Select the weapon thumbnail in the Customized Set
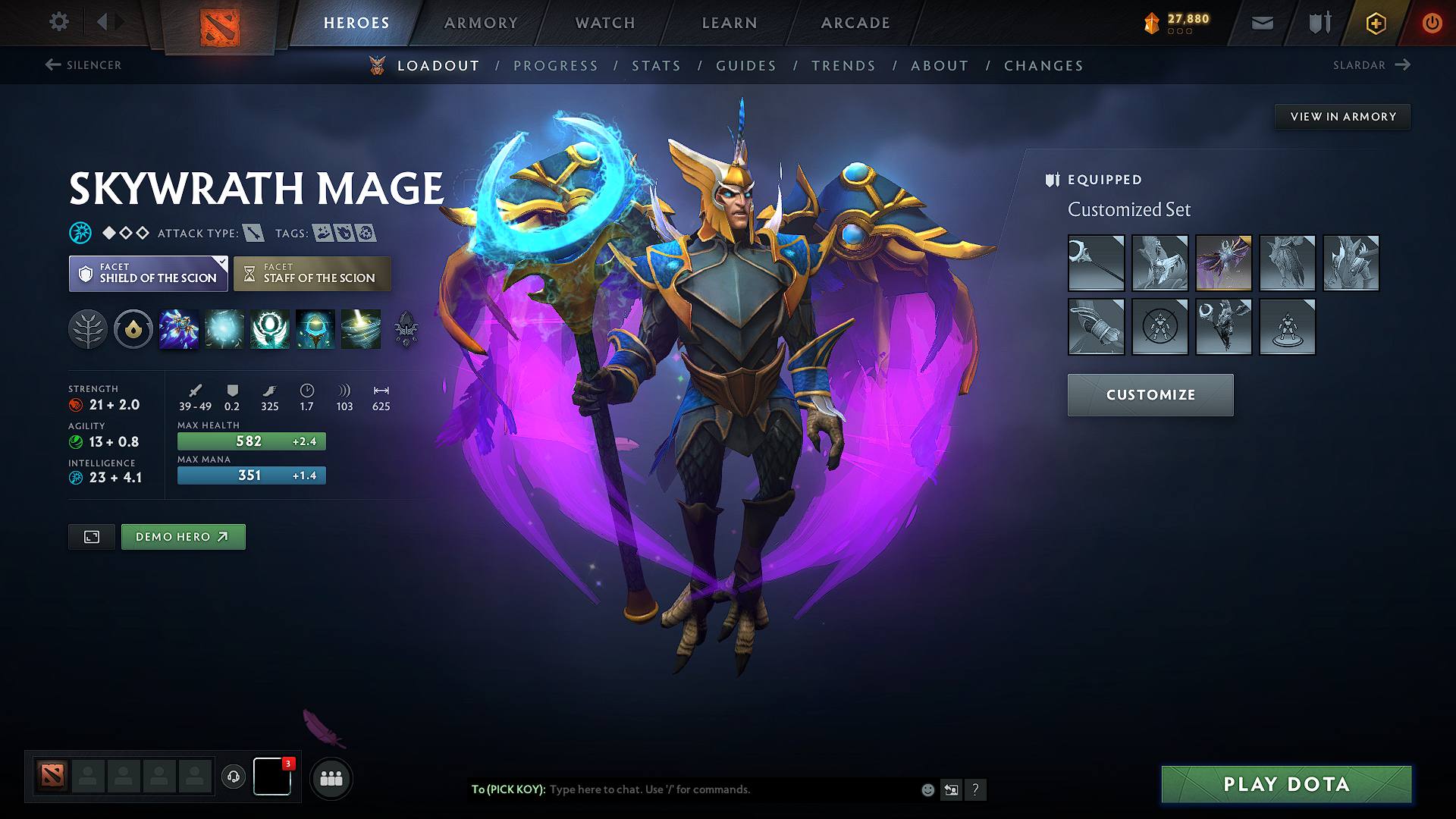Image resolution: width=1456 pixels, height=819 pixels. point(1096,264)
